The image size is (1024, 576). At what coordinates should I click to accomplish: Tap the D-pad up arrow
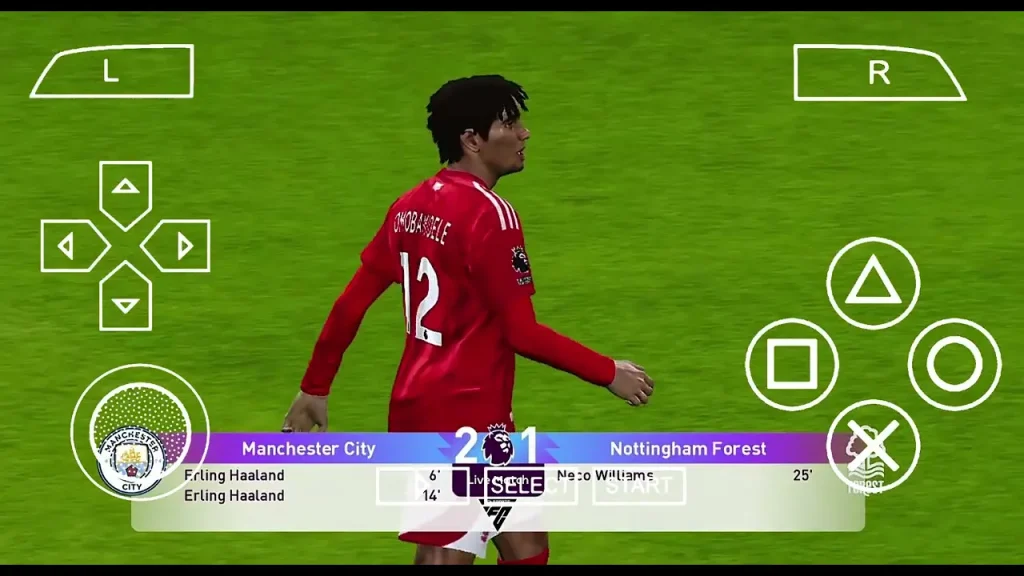(125, 189)
